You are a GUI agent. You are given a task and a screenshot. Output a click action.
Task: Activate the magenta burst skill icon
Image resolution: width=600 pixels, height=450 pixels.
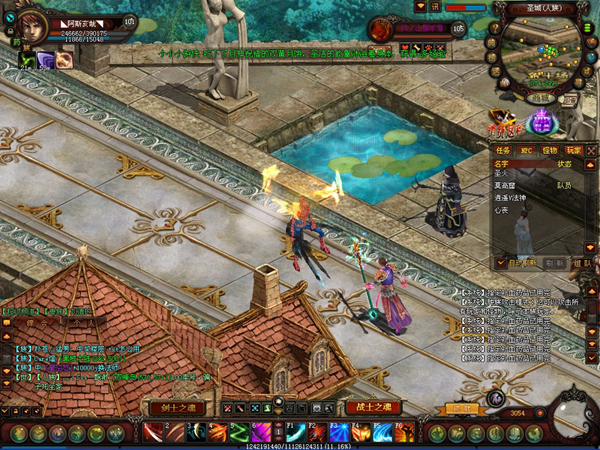pyautogui.click(x=261, y=432)
